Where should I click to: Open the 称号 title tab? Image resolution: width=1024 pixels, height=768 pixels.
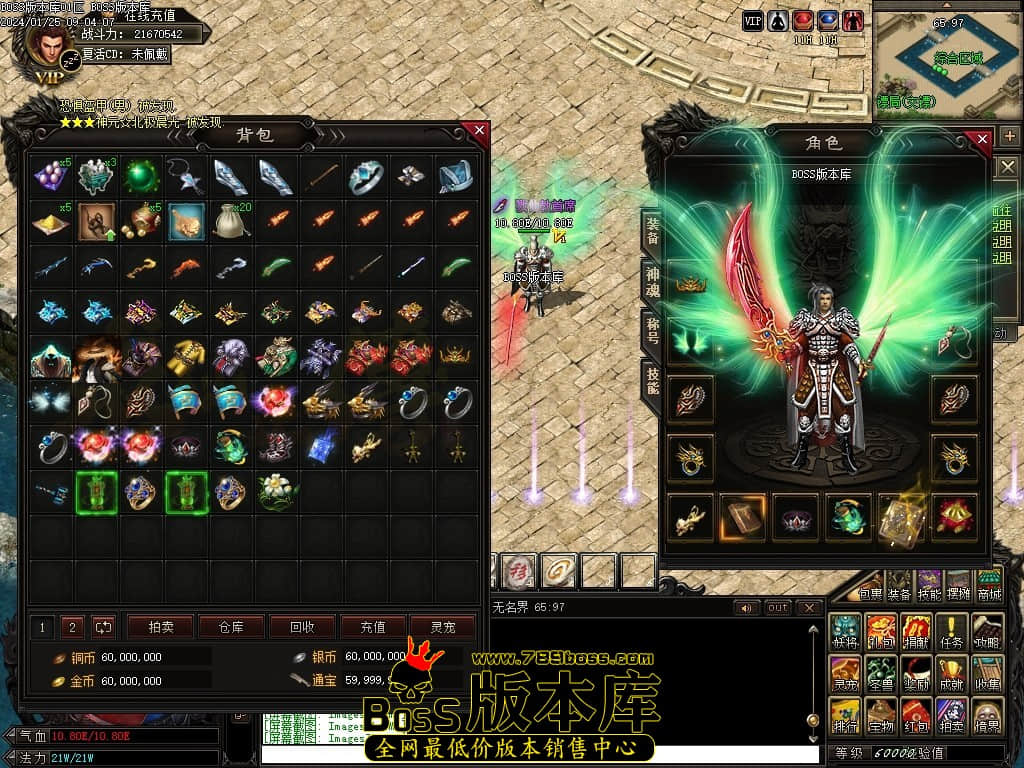click(x=652, y=329)
